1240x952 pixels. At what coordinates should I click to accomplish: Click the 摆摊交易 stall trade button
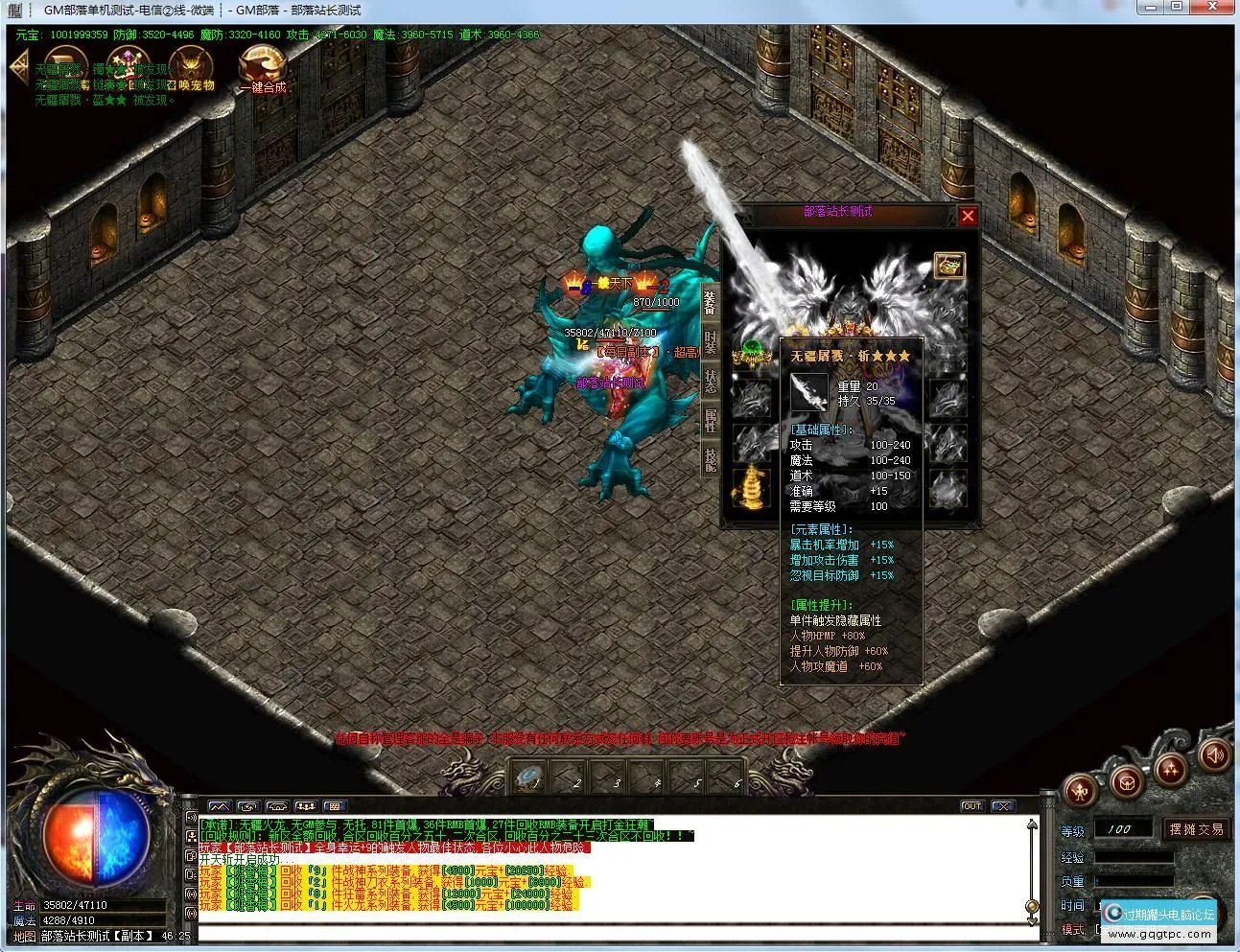coord(1194,830)
